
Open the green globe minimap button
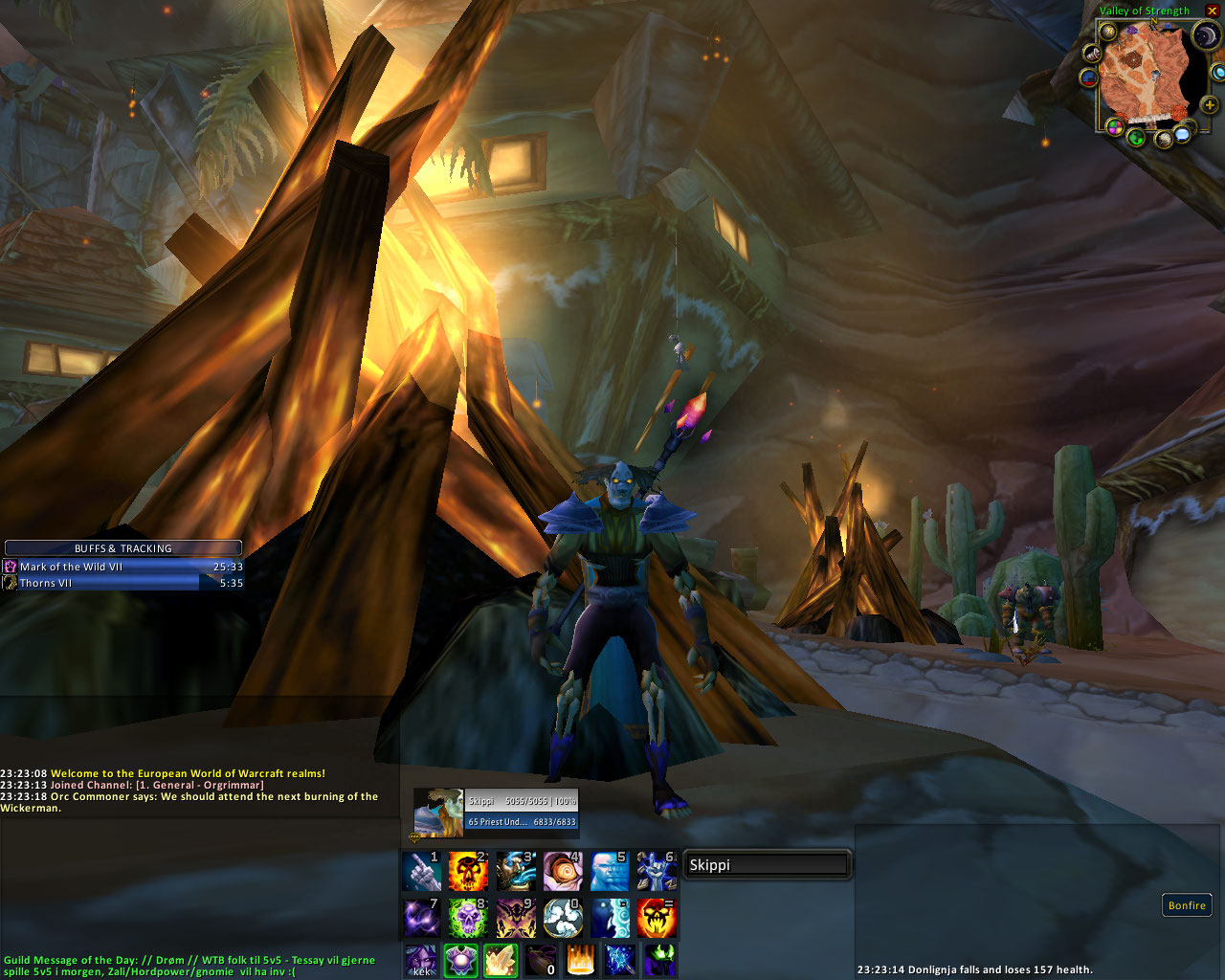coord(1137,137)
